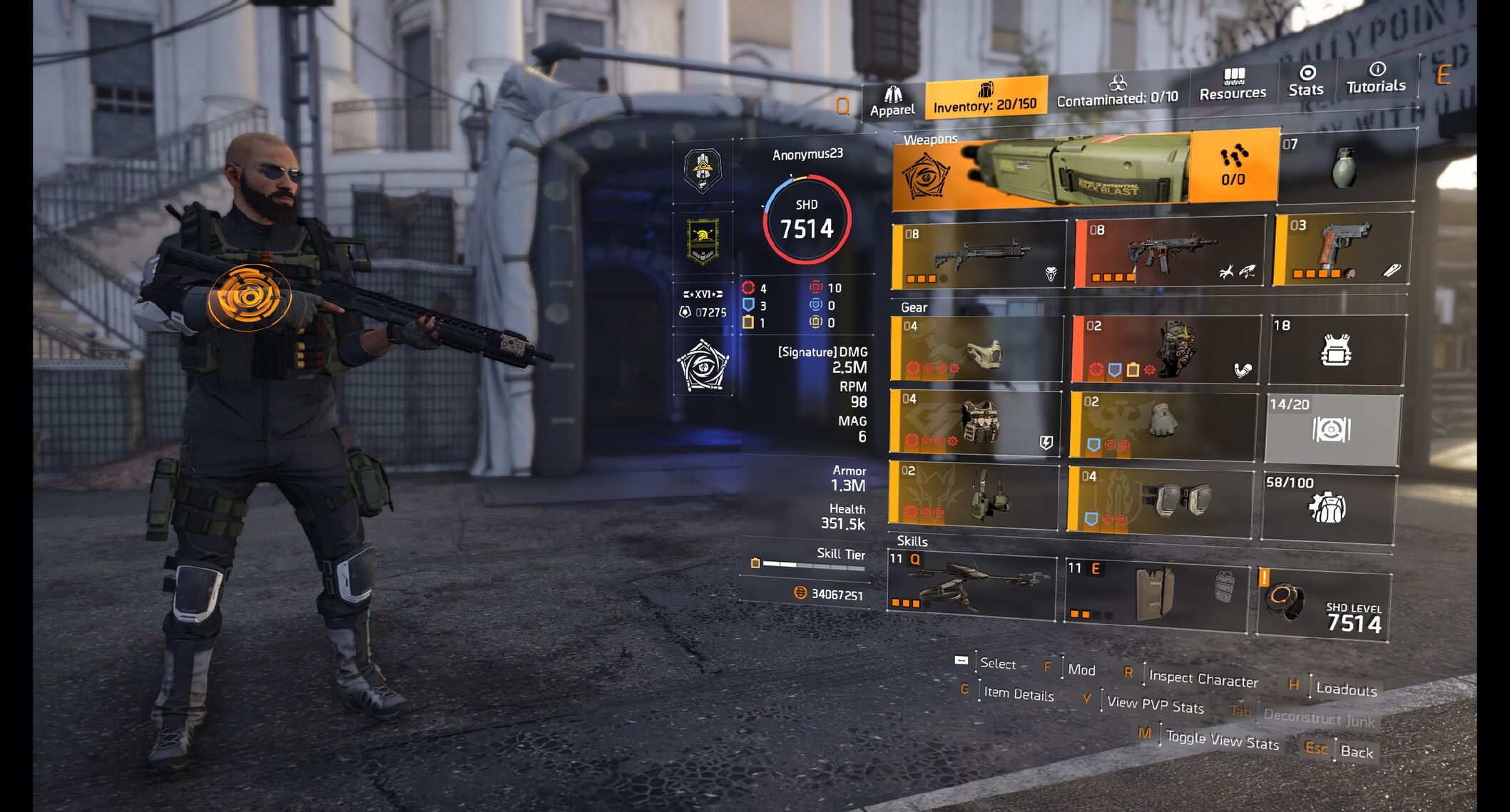
Task: Open the Inventory tab
Action: pyautogui.click(x=985, y=98)
